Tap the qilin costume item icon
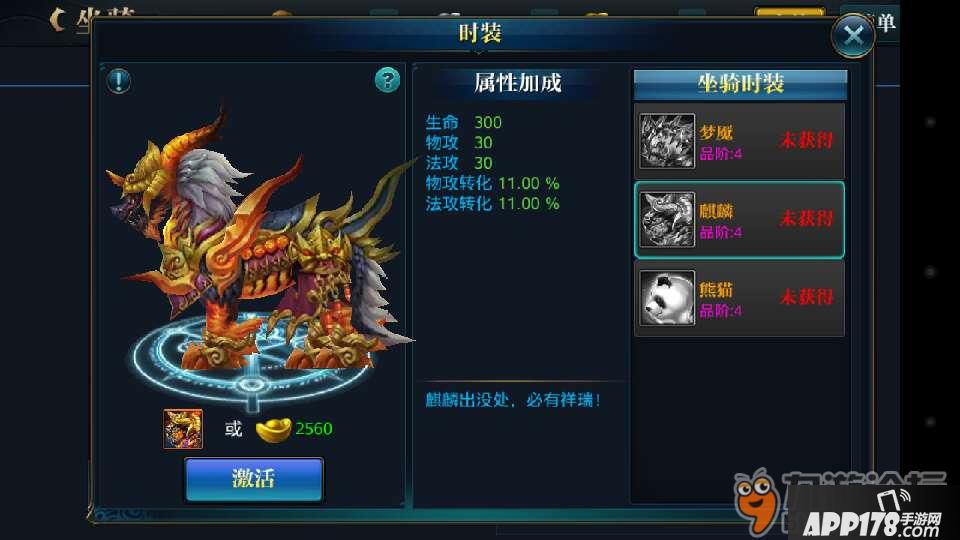Image resolution: width=960 pixels, height=540 pixels. coord(183,429)
